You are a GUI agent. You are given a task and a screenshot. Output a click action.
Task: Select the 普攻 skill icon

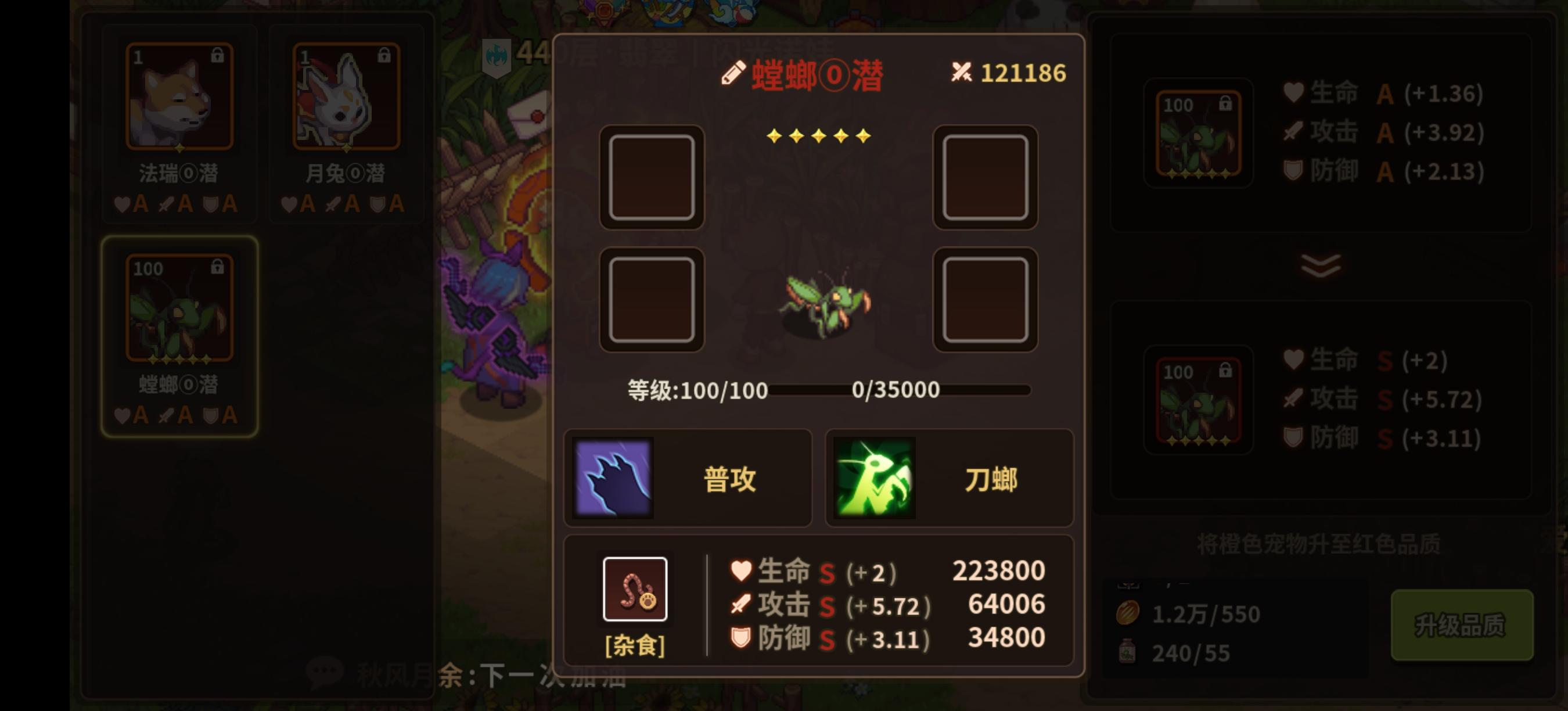click(614, 479)
